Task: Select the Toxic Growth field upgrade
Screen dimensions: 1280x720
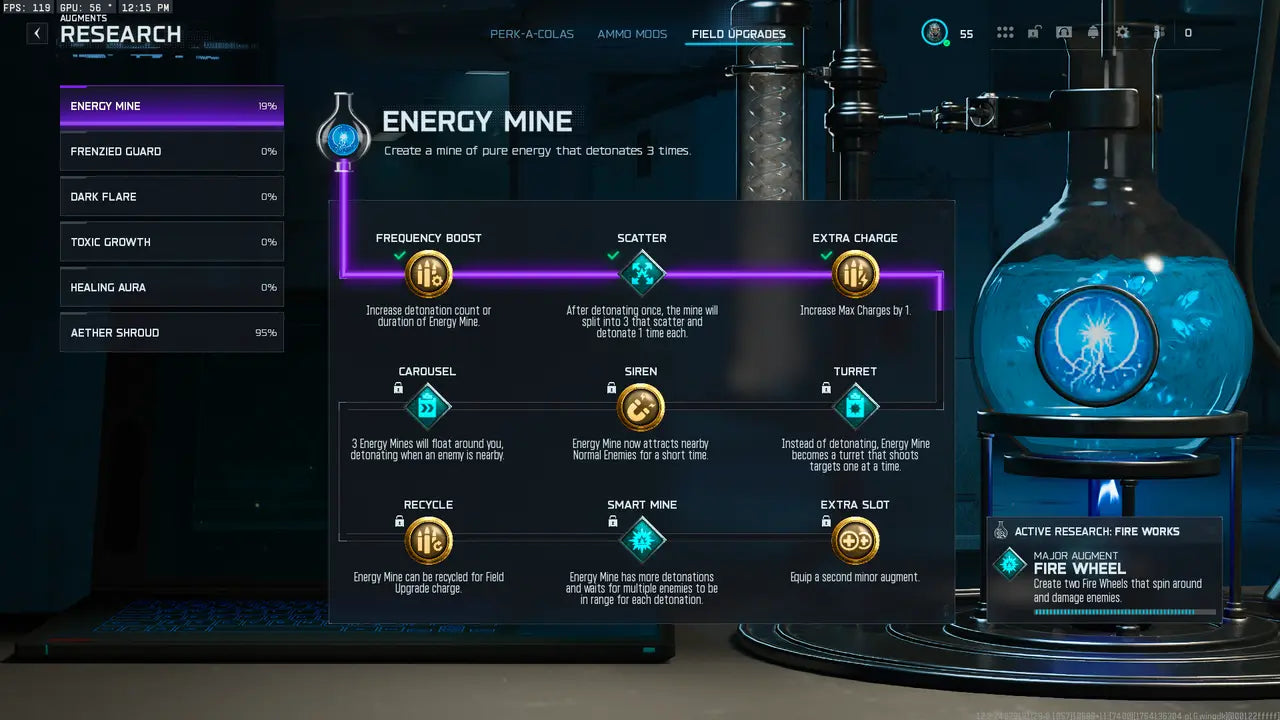Action: coord(171,241)
